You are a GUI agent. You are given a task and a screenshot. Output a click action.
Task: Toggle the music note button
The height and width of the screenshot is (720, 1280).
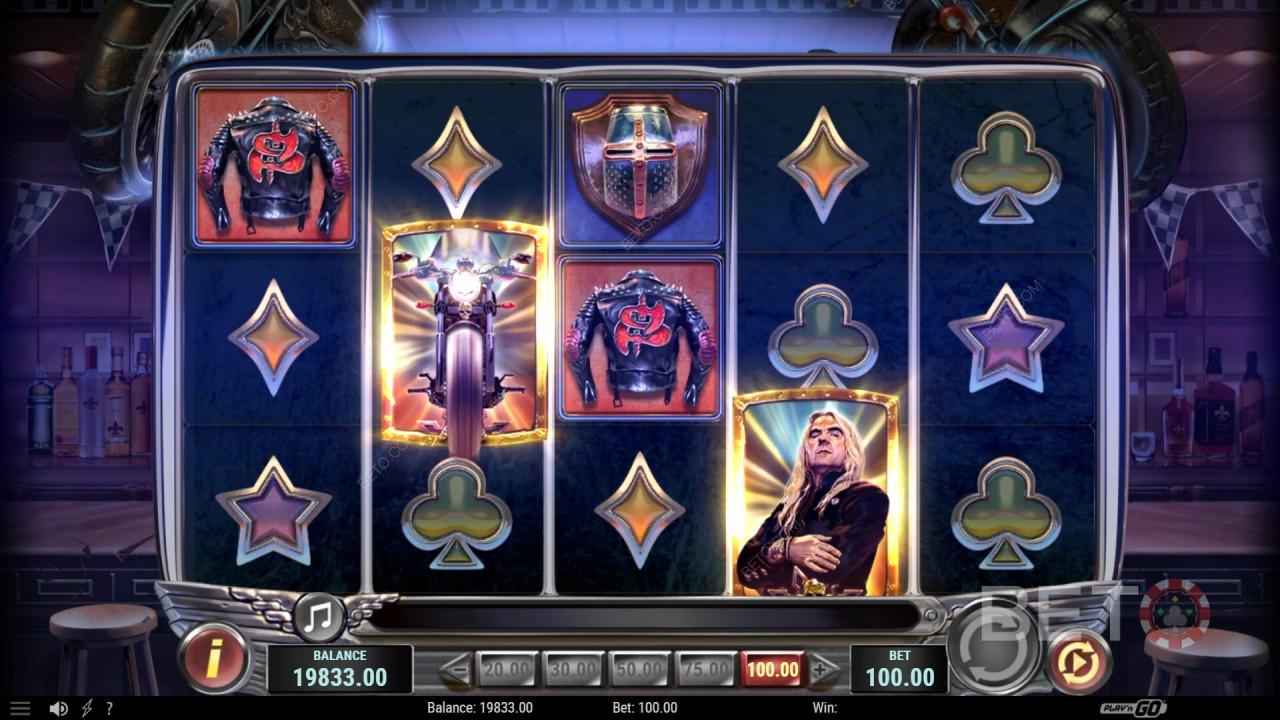(319, 617)
